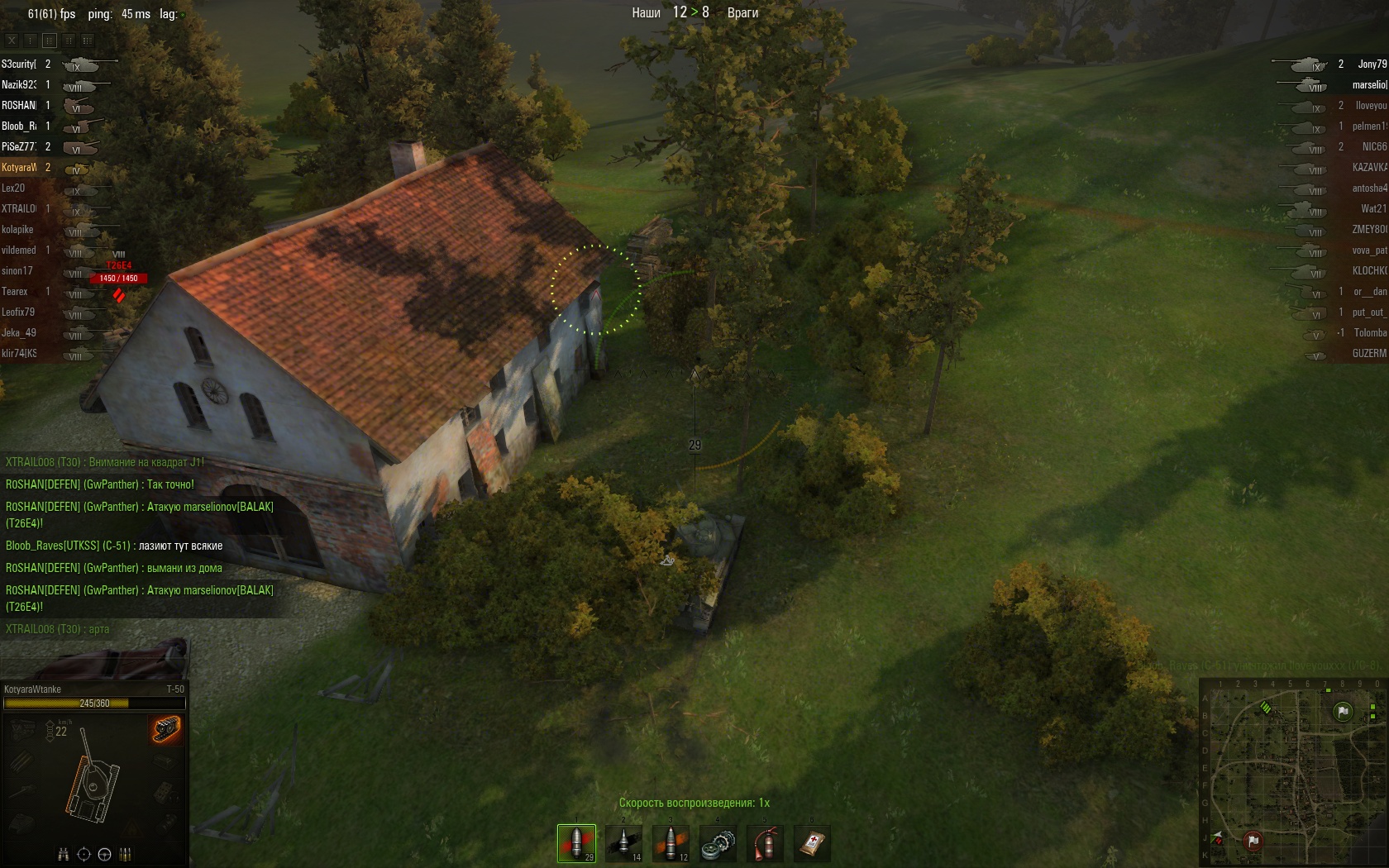Click the Bloob_Raves chat message

[114, 546]
